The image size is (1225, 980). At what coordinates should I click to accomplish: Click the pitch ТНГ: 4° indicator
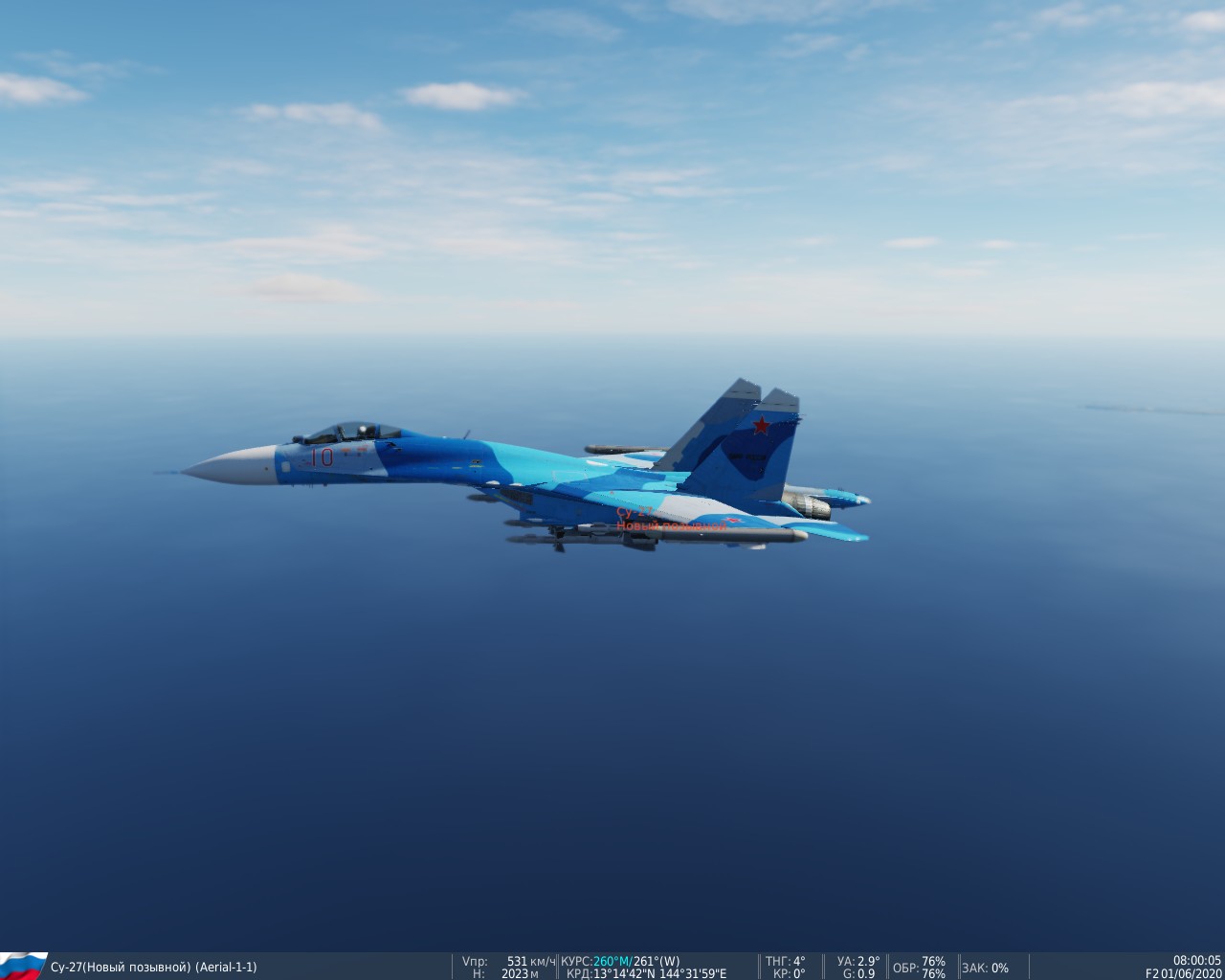coord(785,960)
